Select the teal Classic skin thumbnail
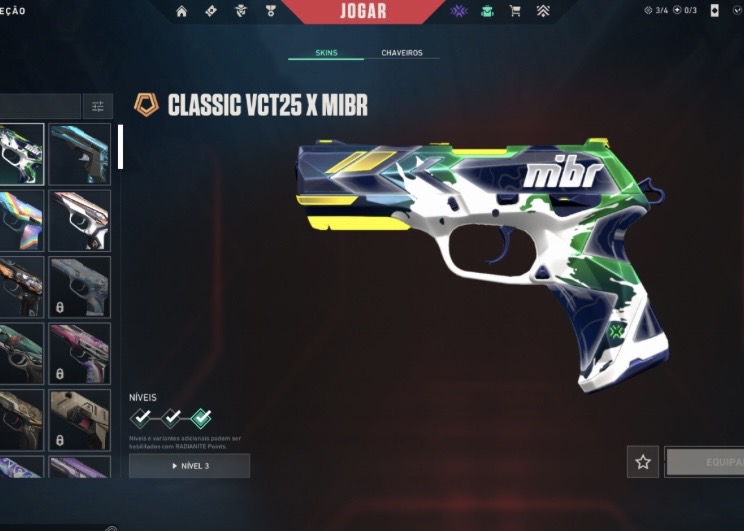 (80, 154)
